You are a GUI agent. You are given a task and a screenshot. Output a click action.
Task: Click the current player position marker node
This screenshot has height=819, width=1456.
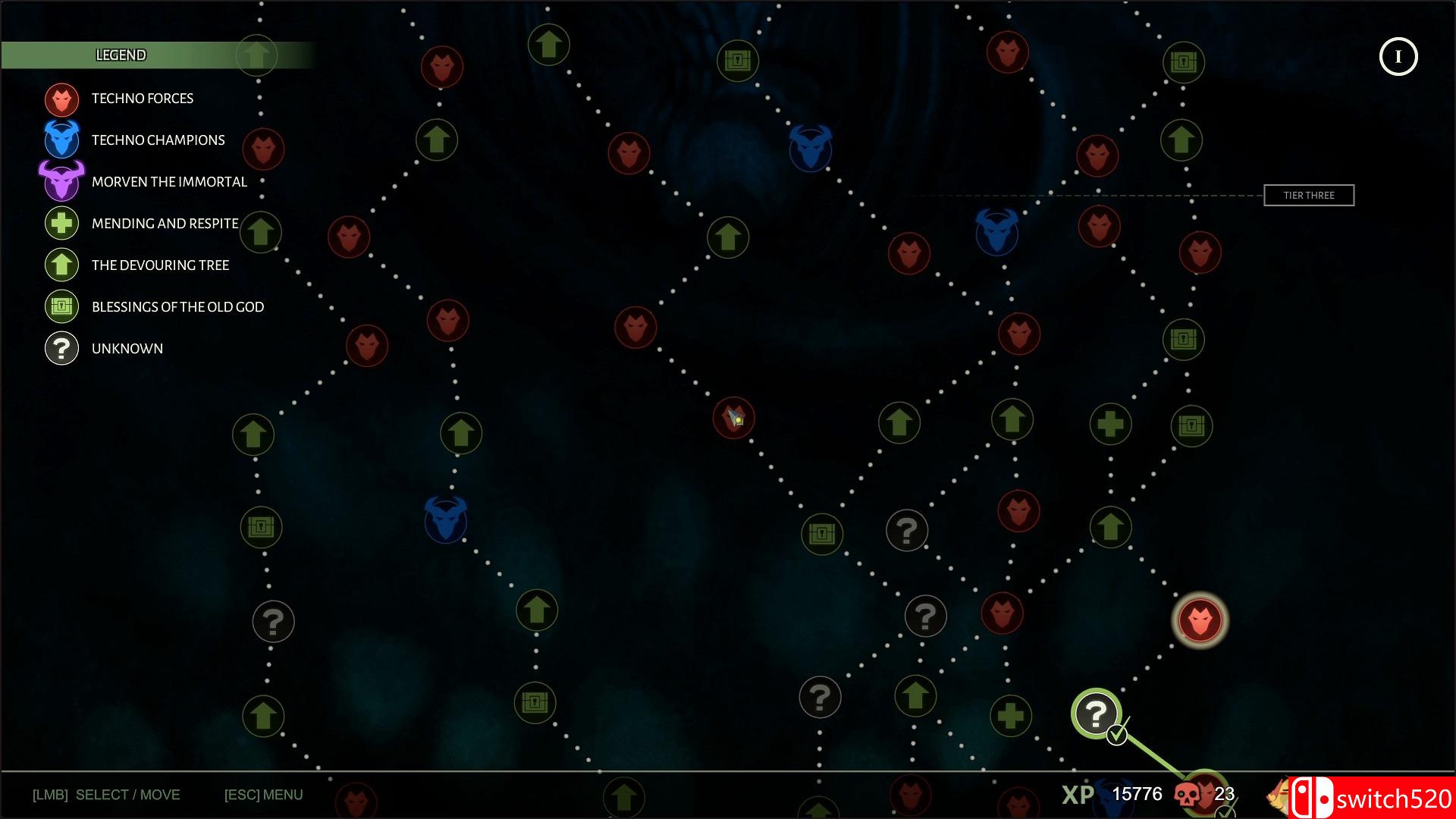click(733, 419)
